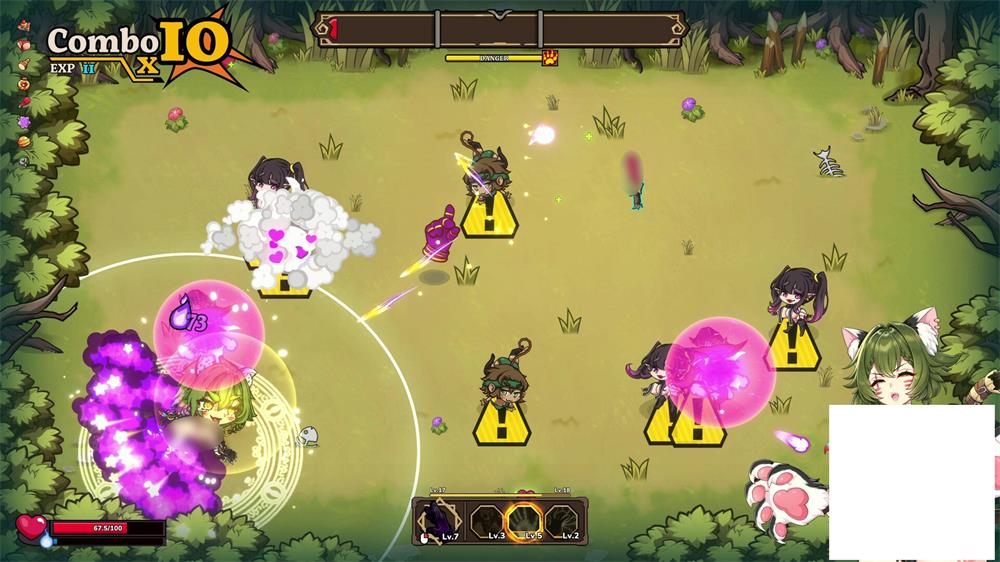Screen dimensions: 1000x562
Task: Choose the Lv.3 hand skill slot
Action: click(488, 520)
